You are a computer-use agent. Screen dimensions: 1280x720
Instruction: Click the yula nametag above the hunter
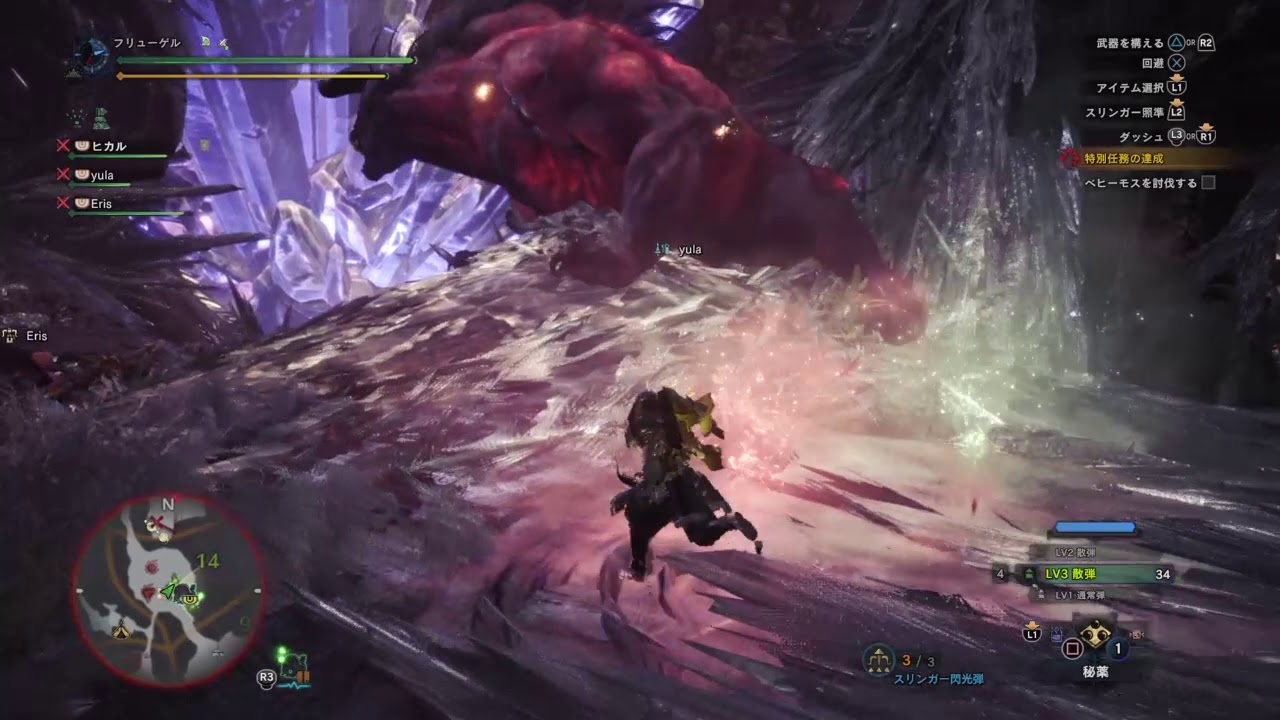pyautogui.click(x=689, y=249)
